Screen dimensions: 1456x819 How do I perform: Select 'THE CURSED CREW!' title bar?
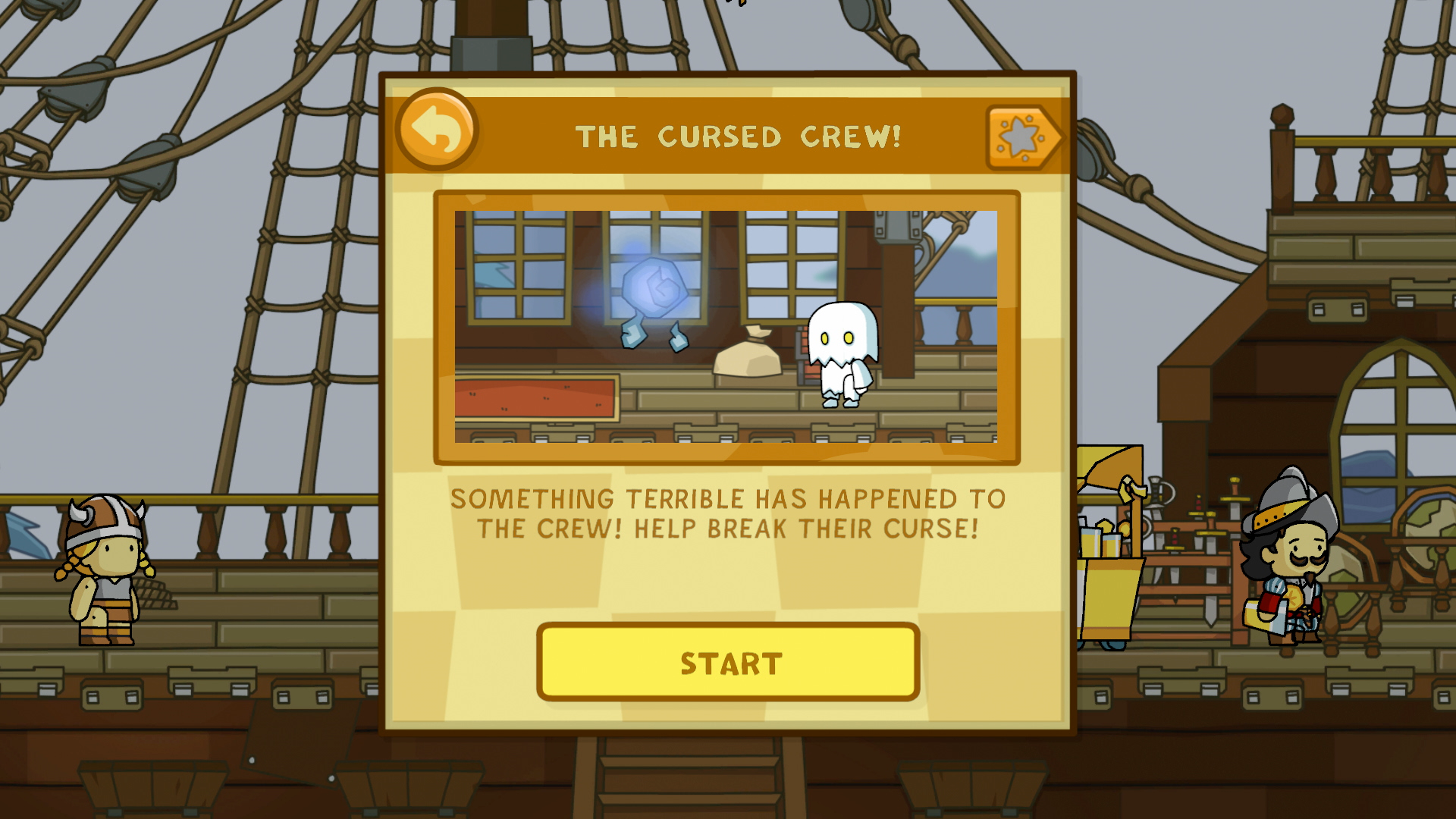[x=737, y=135]
